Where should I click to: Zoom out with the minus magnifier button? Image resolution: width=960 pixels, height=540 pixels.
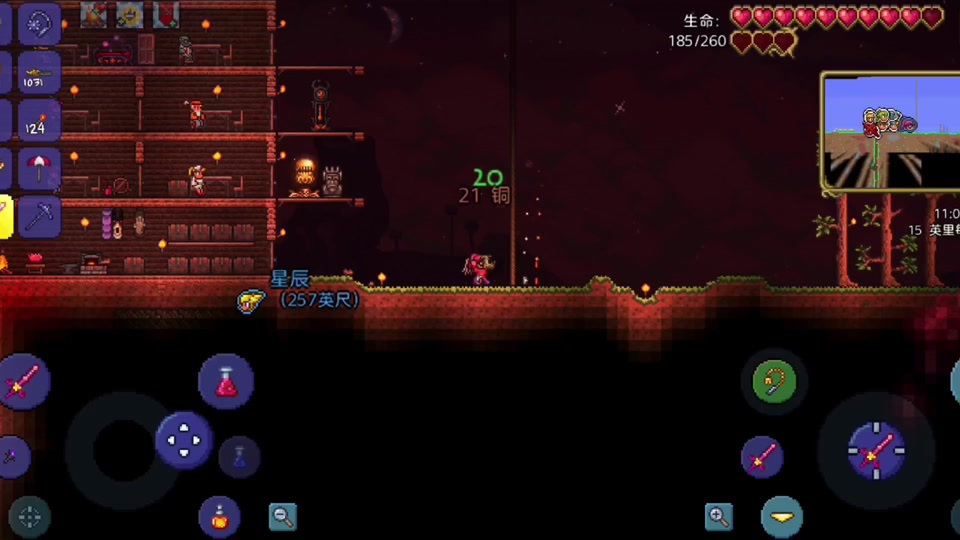pos(283,517)
